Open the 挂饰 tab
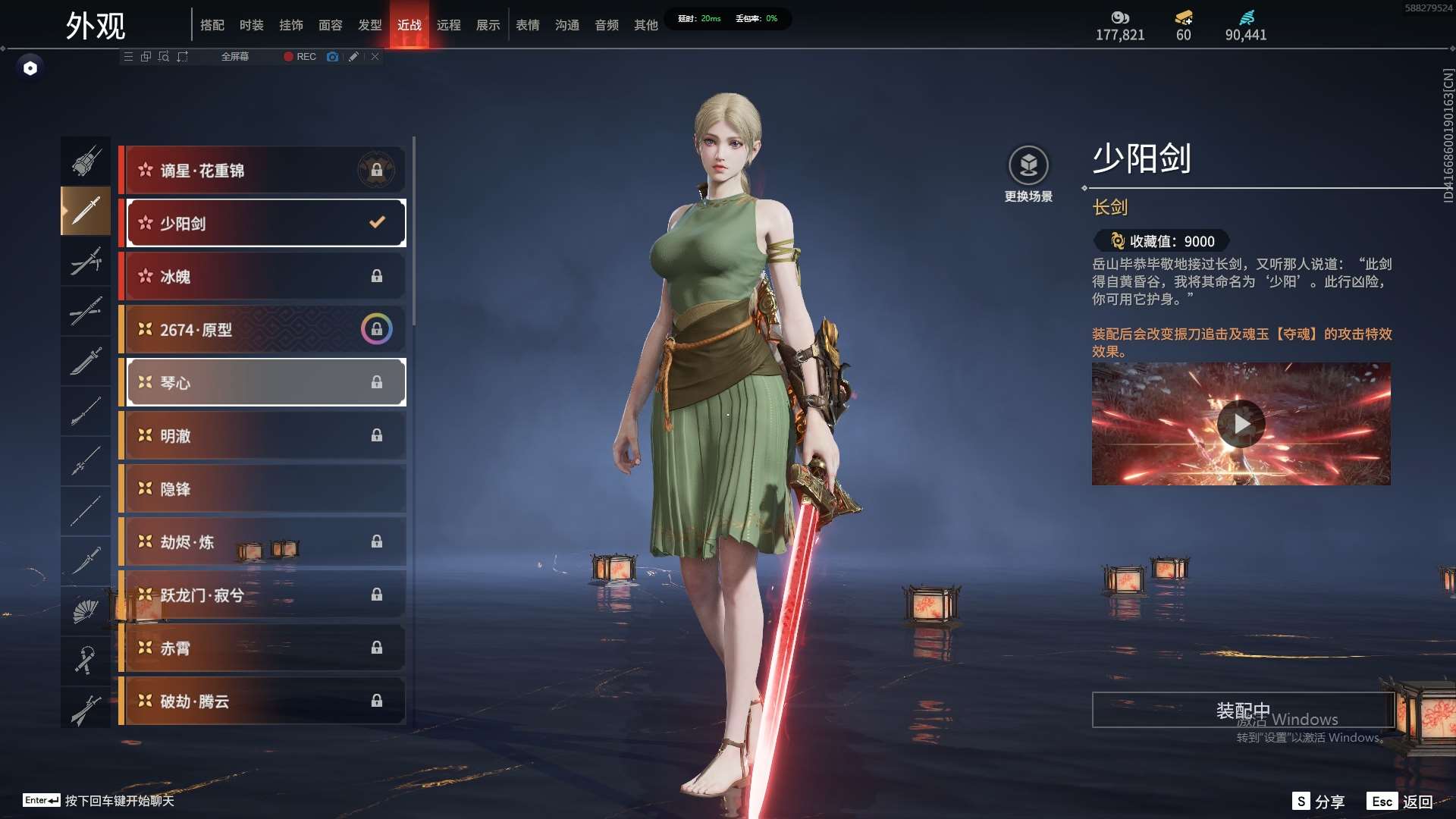The width and height of the screenshot is (1456, 819). coord(290,25)
